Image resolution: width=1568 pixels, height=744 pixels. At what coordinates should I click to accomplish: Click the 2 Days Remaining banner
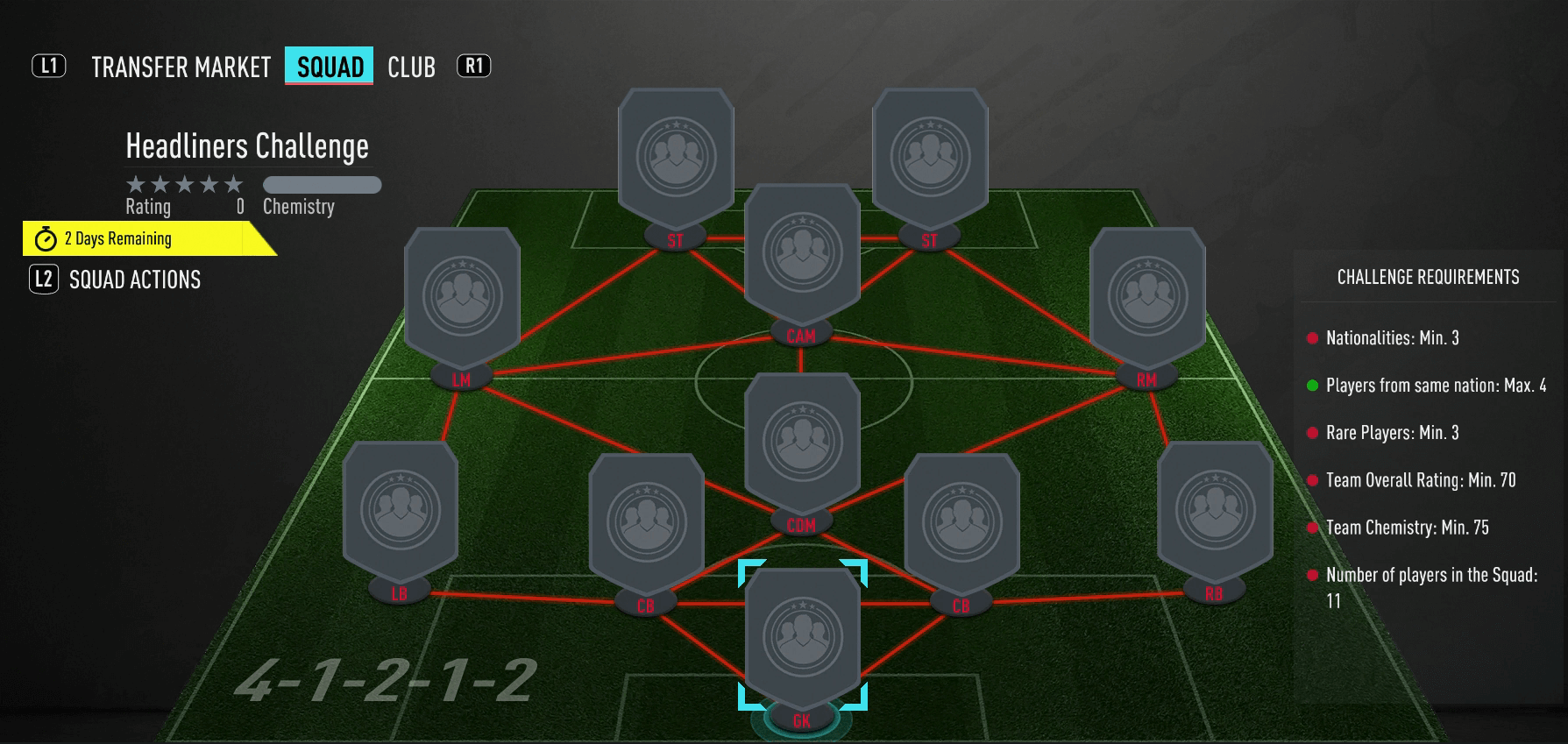pyautogui.click(x=117, y=238)
